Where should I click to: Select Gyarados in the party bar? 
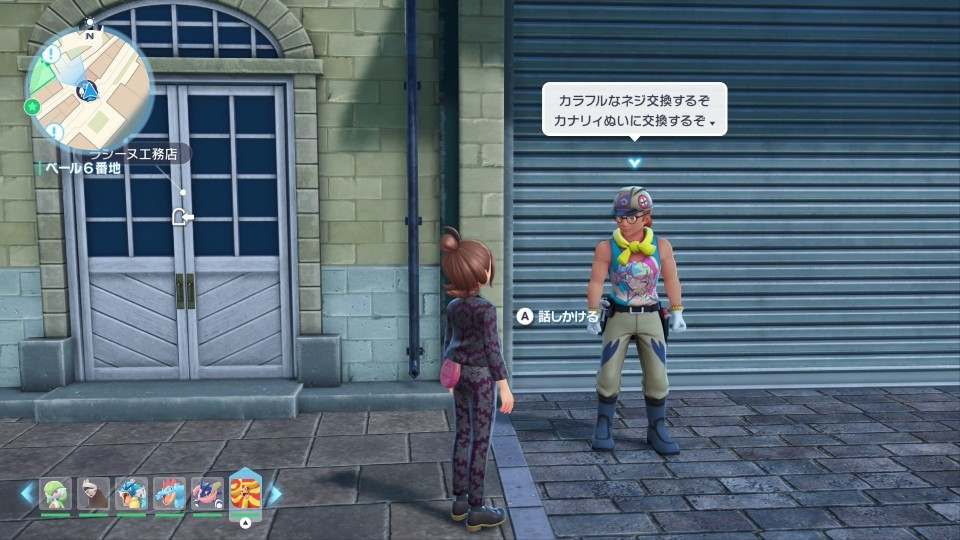pos(131,494)
